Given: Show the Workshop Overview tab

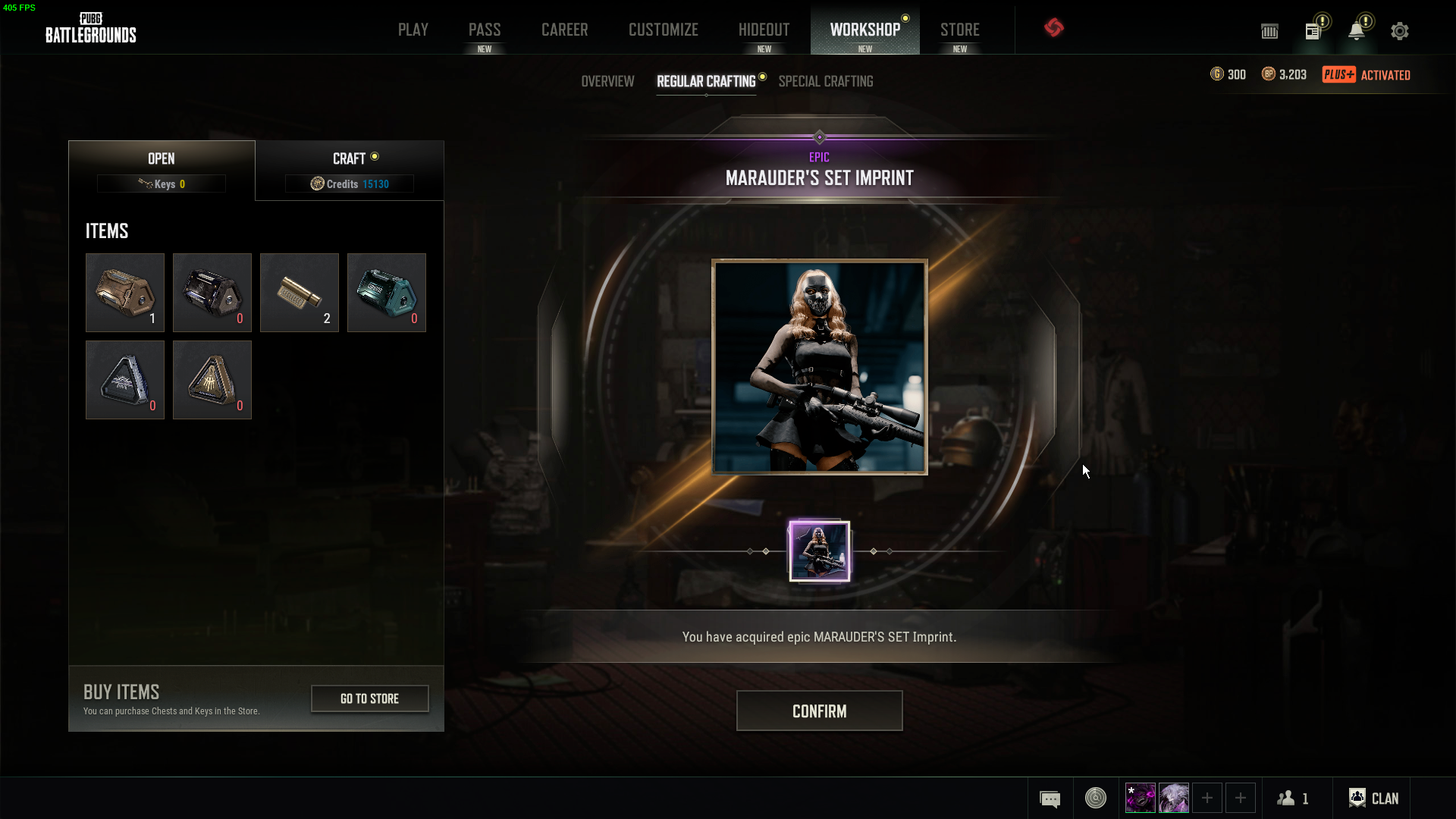Looking at the screenshot, I should click(607, 81).
